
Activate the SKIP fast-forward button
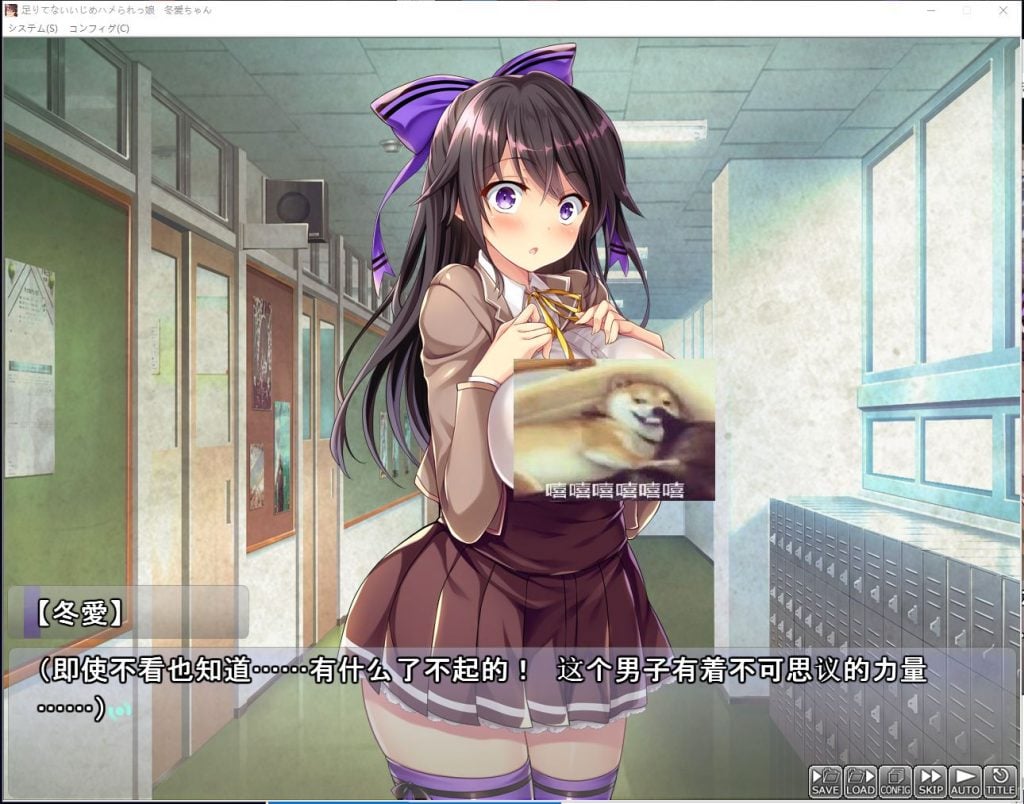pyautogui.click(x=931, y=781)
